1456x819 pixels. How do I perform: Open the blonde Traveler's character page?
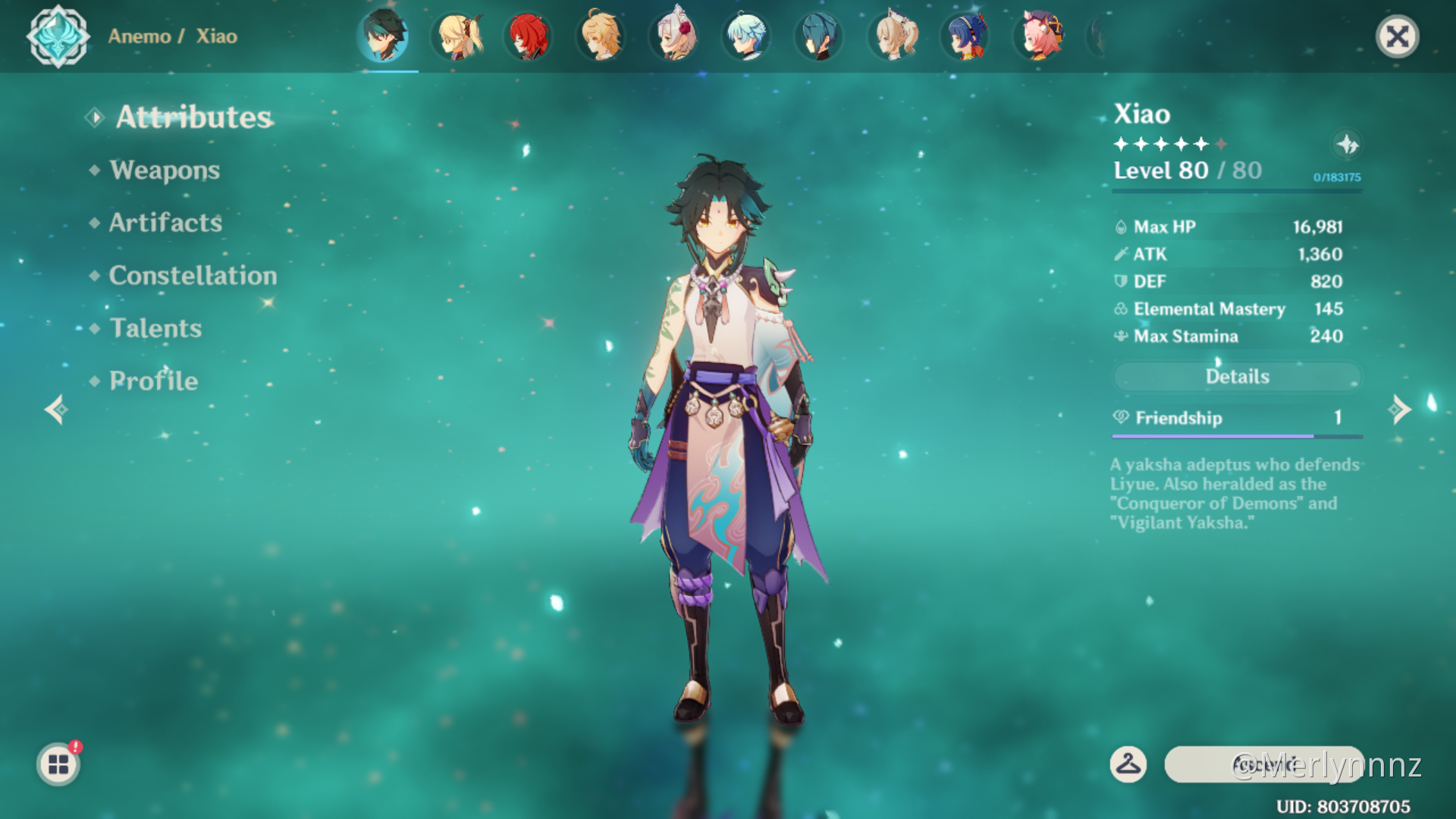[x=599, y=36]
